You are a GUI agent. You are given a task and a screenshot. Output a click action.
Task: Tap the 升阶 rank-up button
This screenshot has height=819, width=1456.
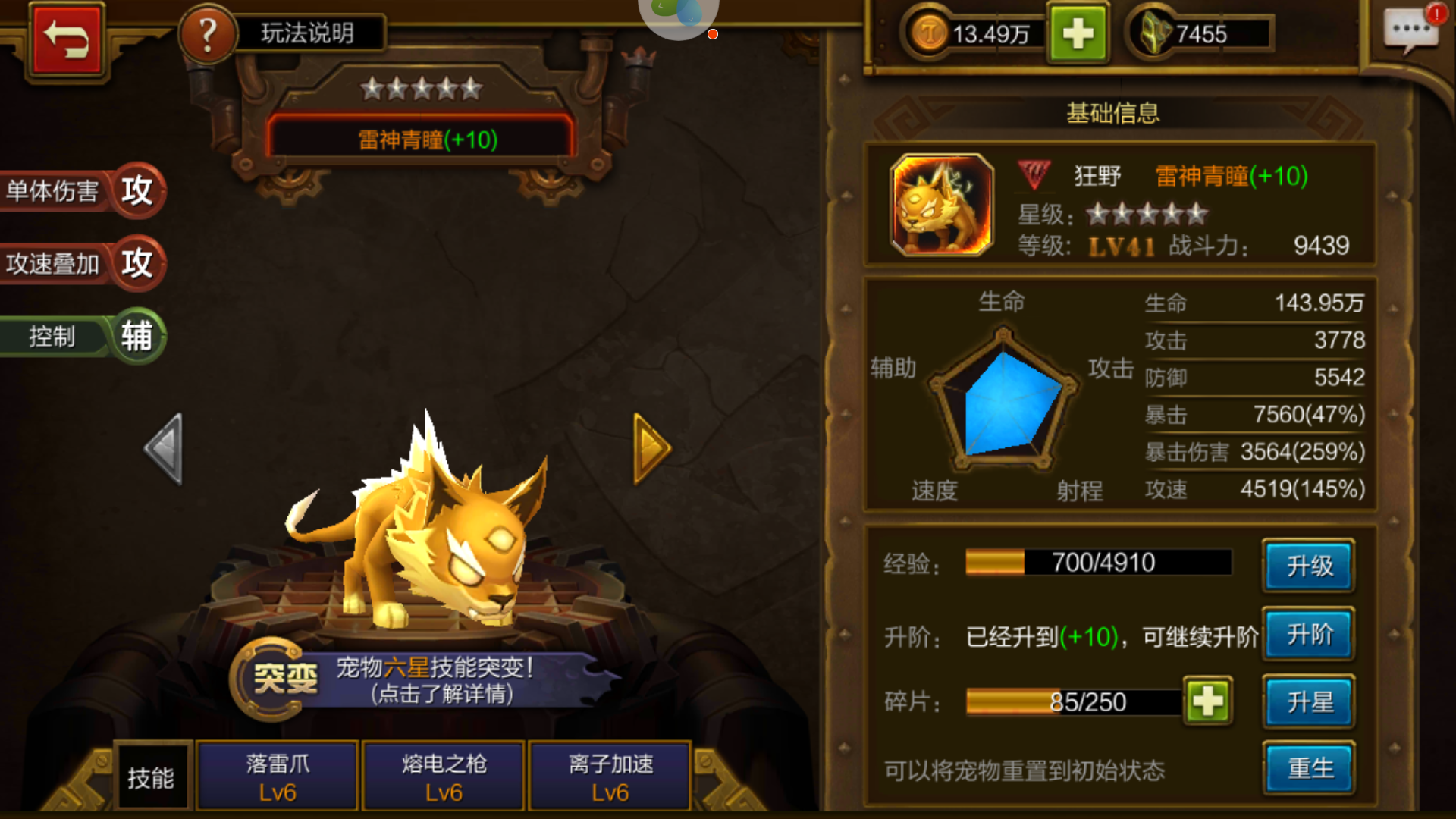(x=1309, y=634)
